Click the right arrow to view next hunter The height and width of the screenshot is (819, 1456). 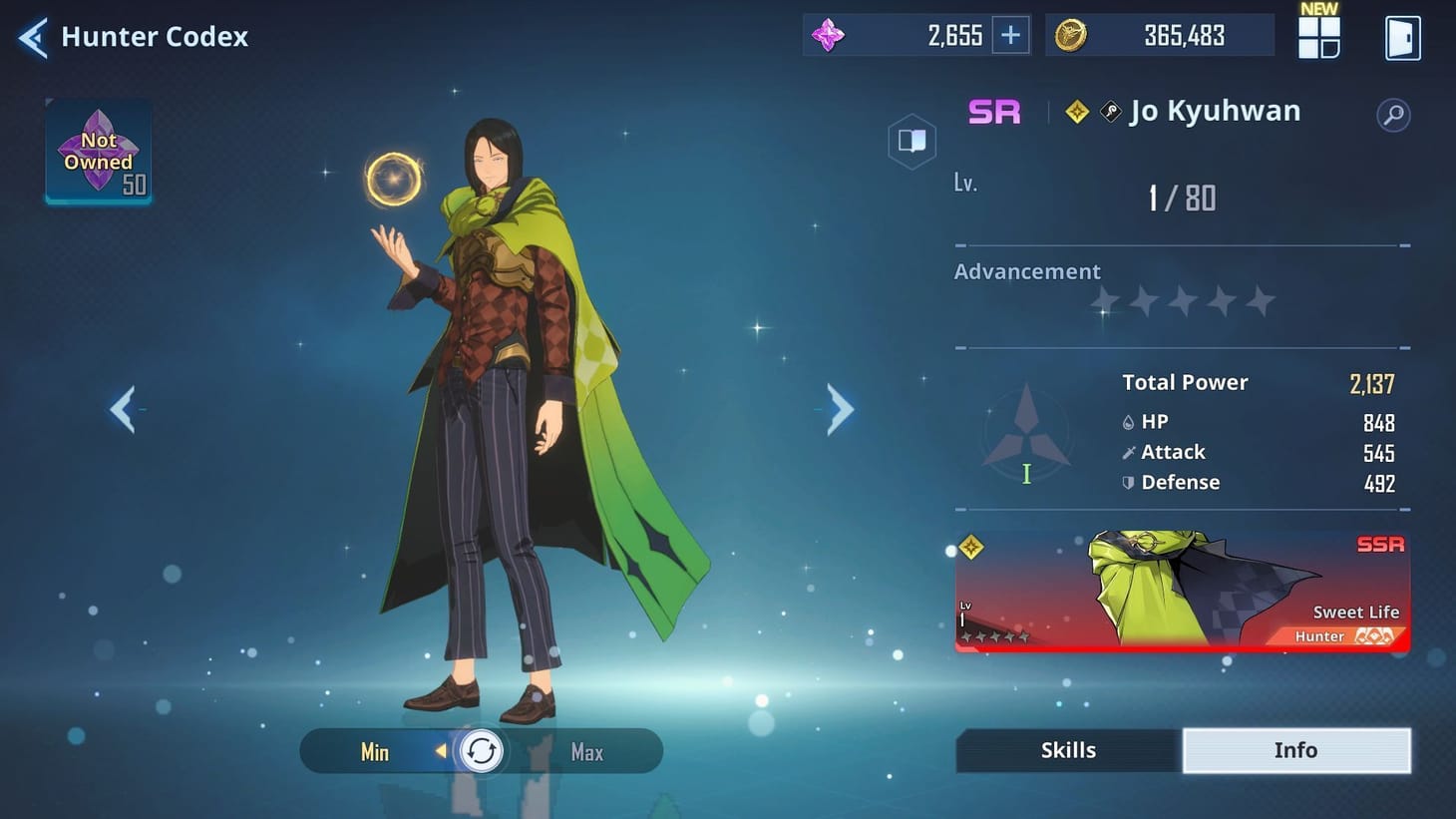point(837,409)
